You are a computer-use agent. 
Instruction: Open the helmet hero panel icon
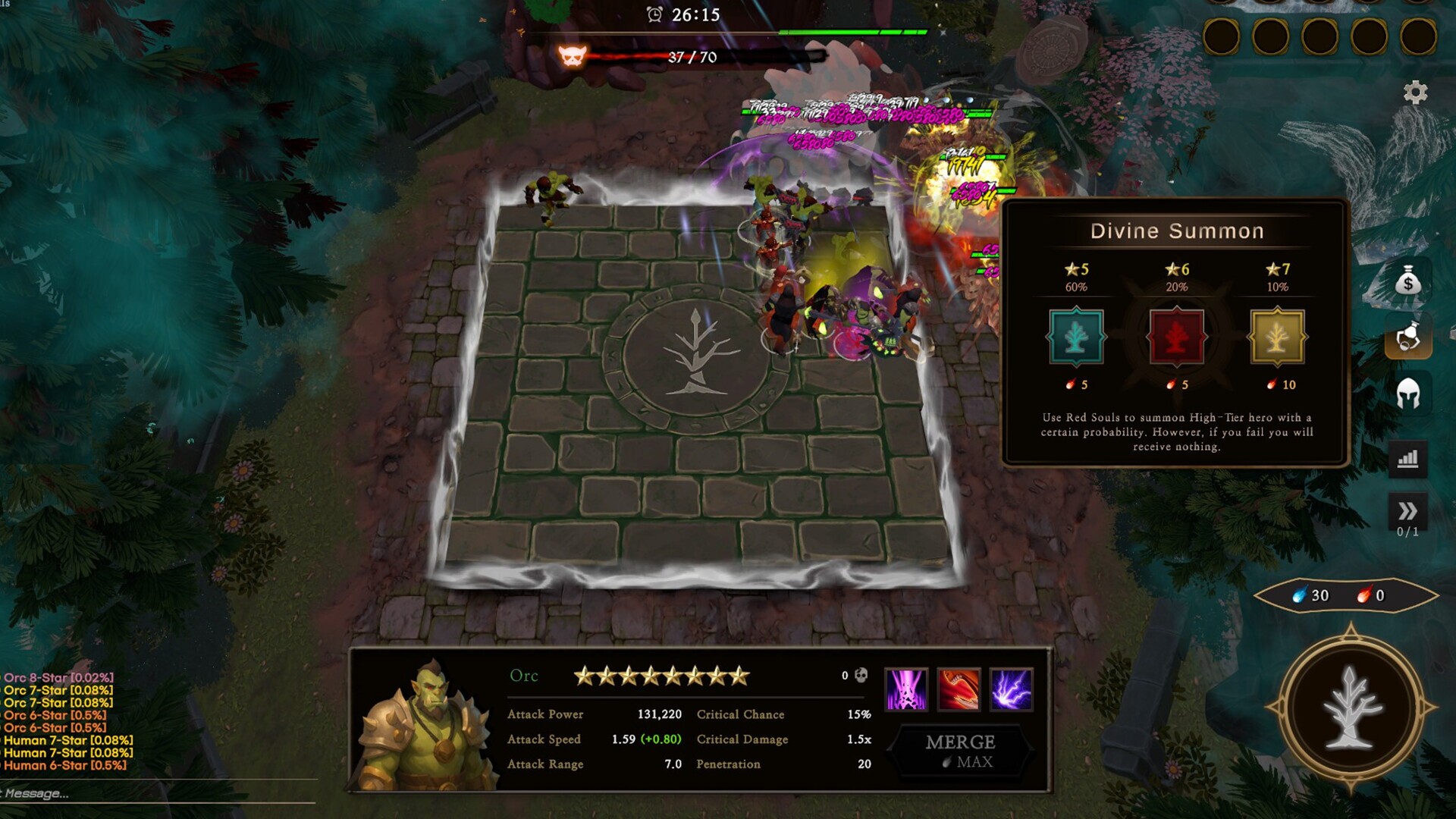click(x=1408, y=393)
